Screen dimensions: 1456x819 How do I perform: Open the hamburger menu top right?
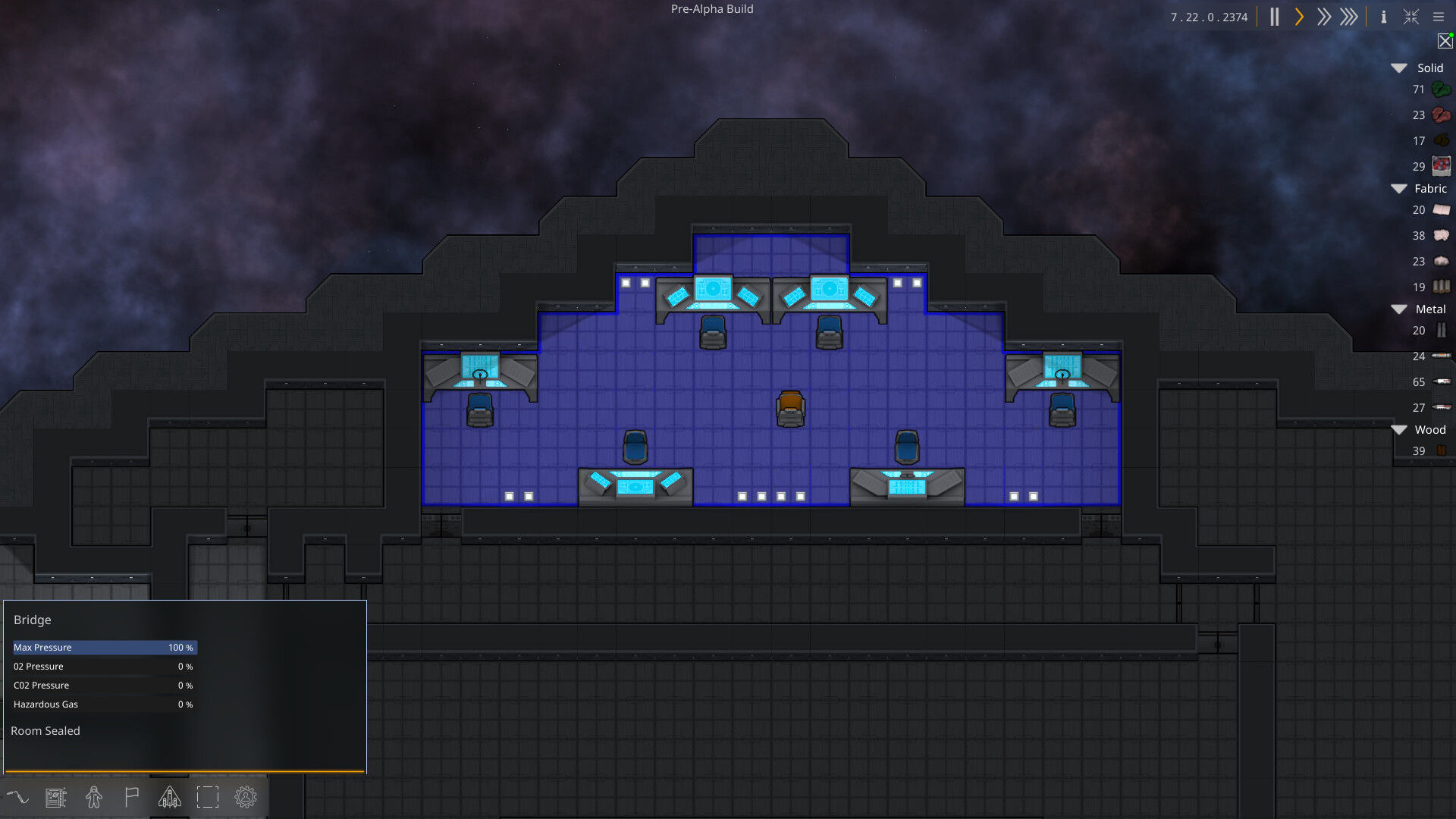[1439, 17]
